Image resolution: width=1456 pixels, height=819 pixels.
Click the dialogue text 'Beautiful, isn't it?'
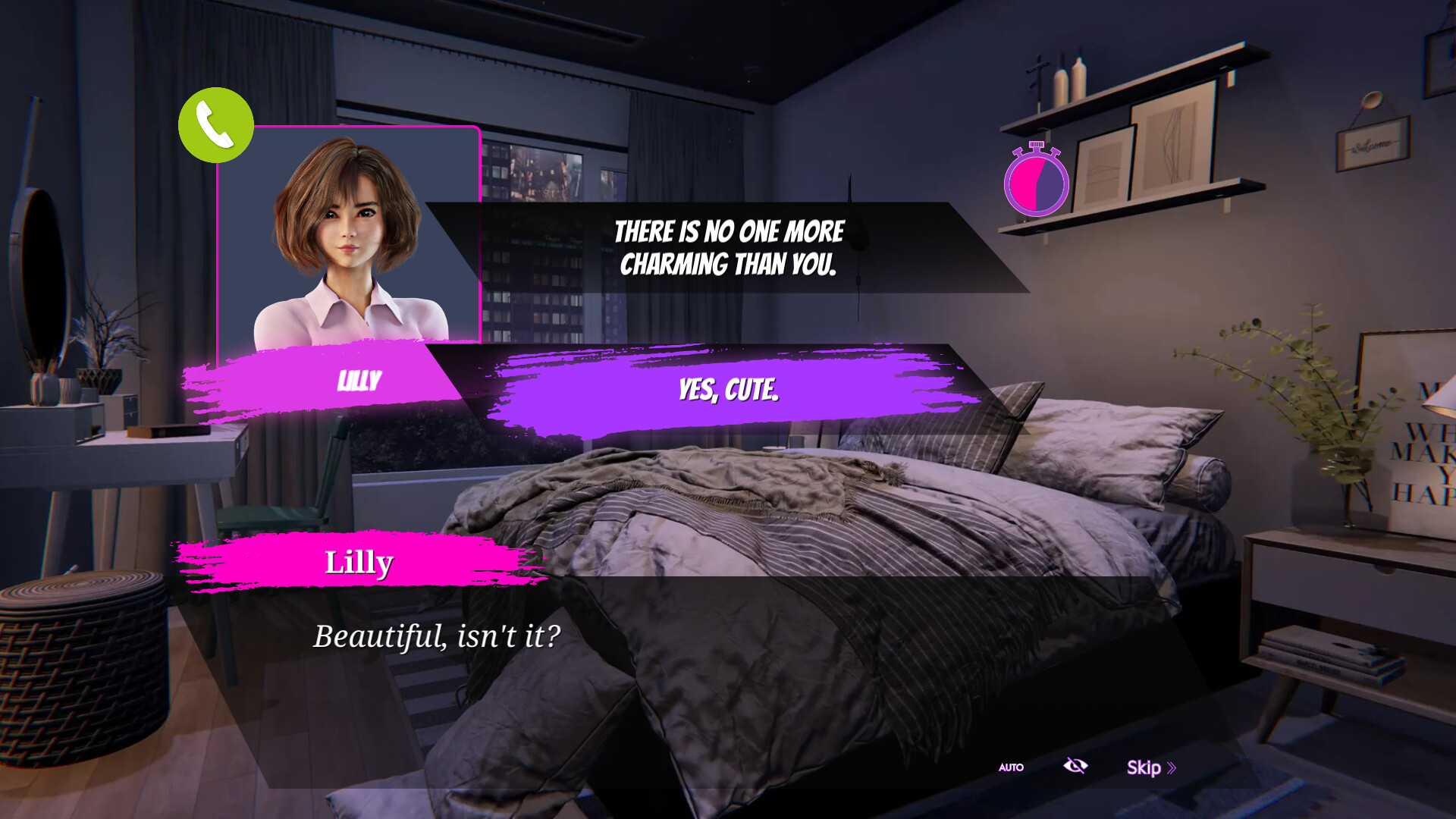[x=438, y=637]
